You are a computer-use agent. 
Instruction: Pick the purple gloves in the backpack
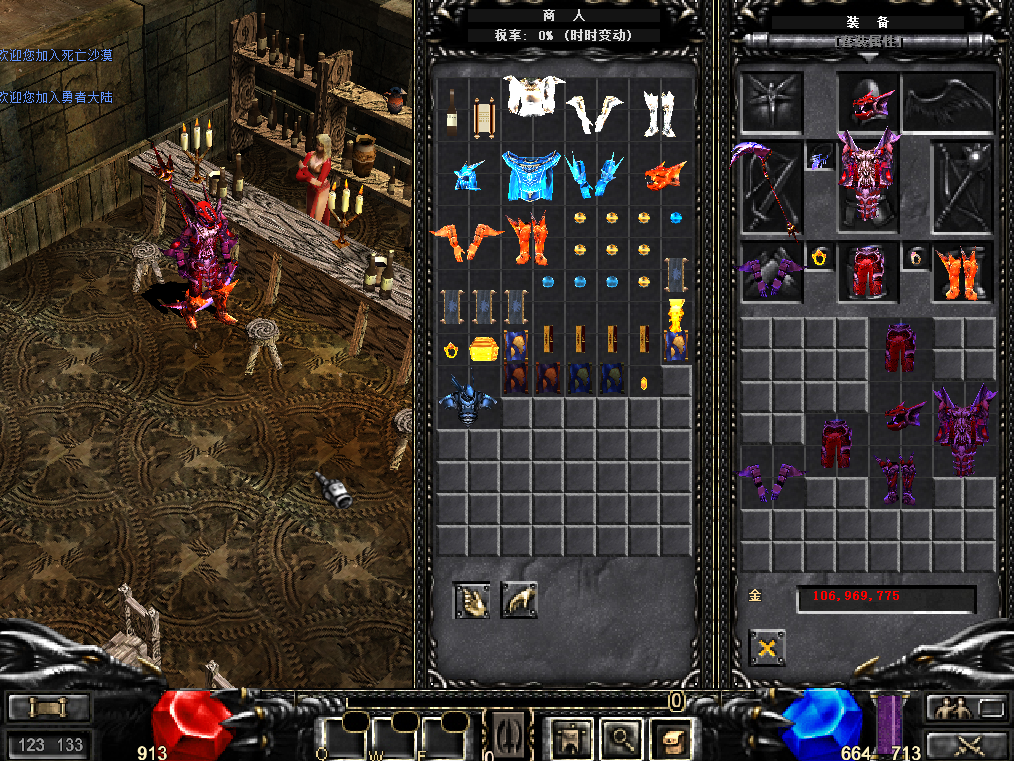(x=770, y=482)
